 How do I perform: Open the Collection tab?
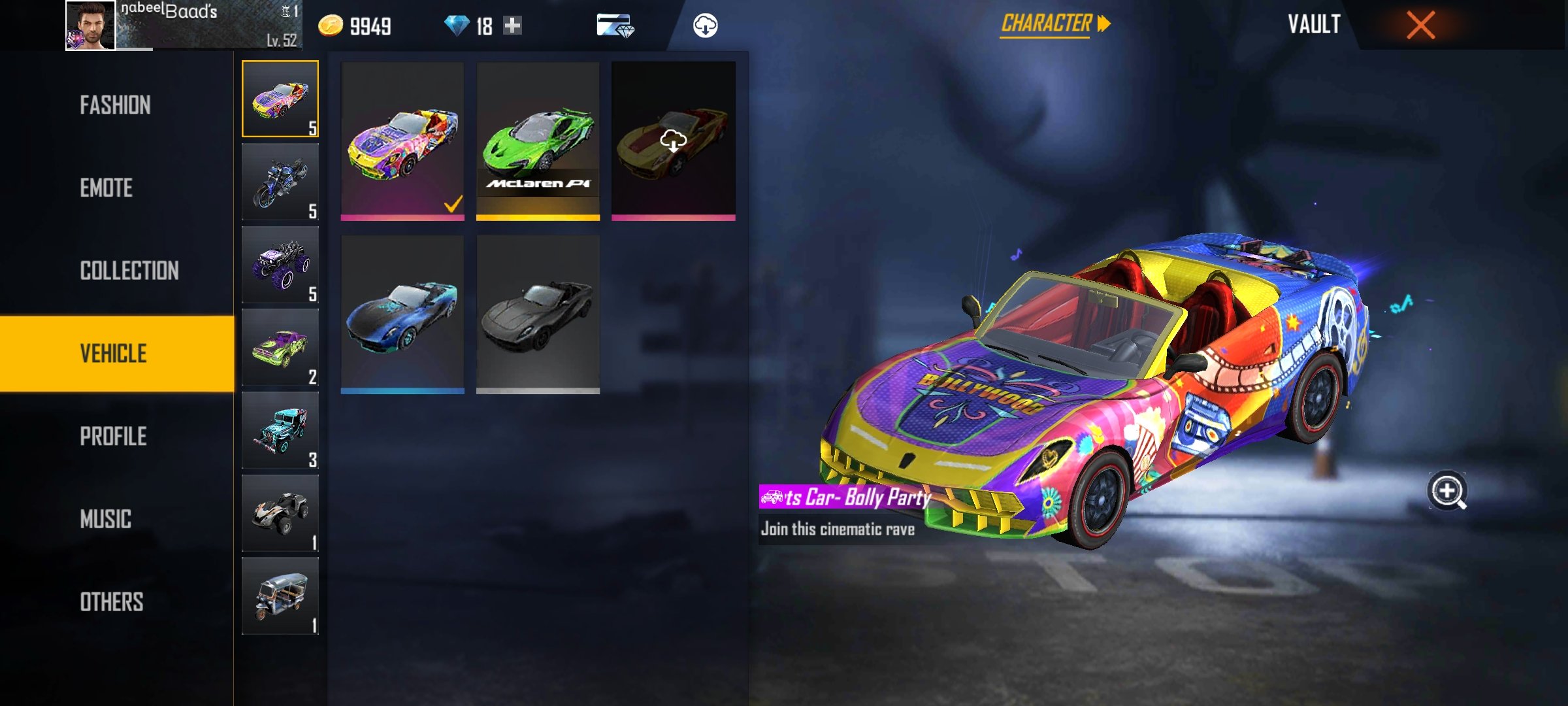click(x=129, y=271)
